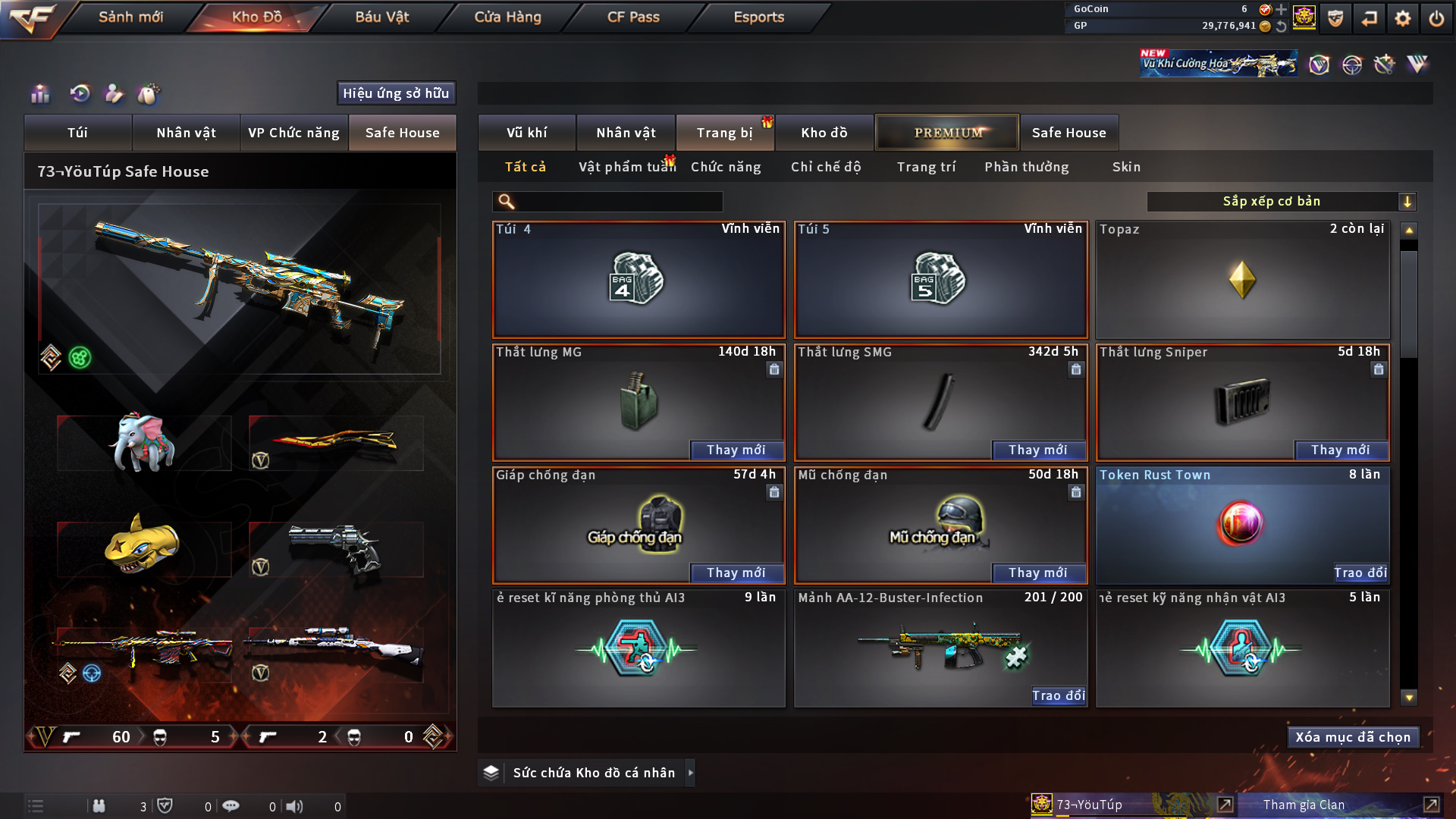
Task: Open the Sắp xếp cơ bản sort dropdown
Action: (1281, 202)
